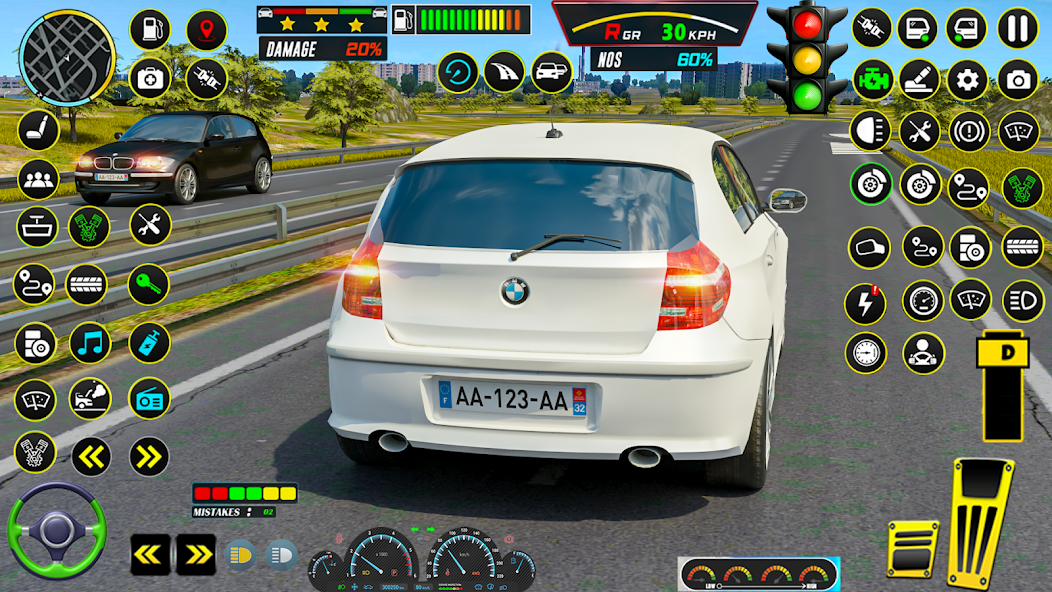Tap the camera view icon
This screenshot has height=592, width=1052.
[x=1018, y=79]
